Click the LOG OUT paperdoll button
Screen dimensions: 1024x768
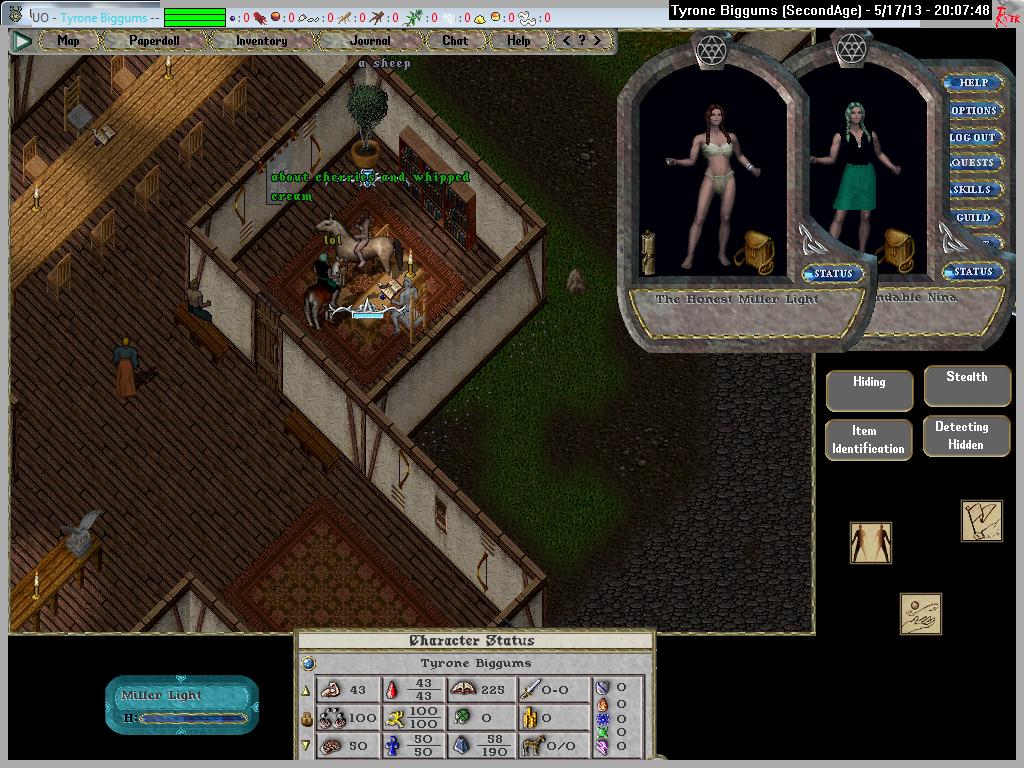click(x=973, y=137)
